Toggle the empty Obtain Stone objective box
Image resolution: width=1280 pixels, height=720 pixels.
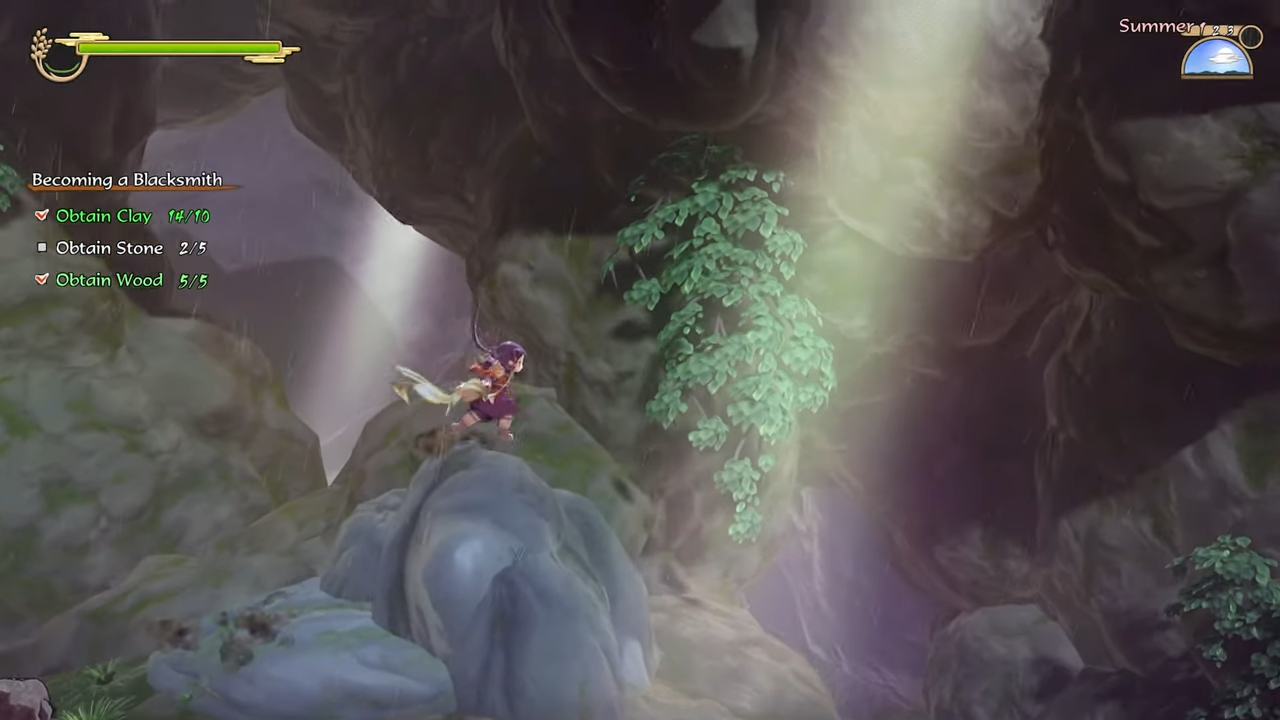pyautogui.click(x=42, y=247)
